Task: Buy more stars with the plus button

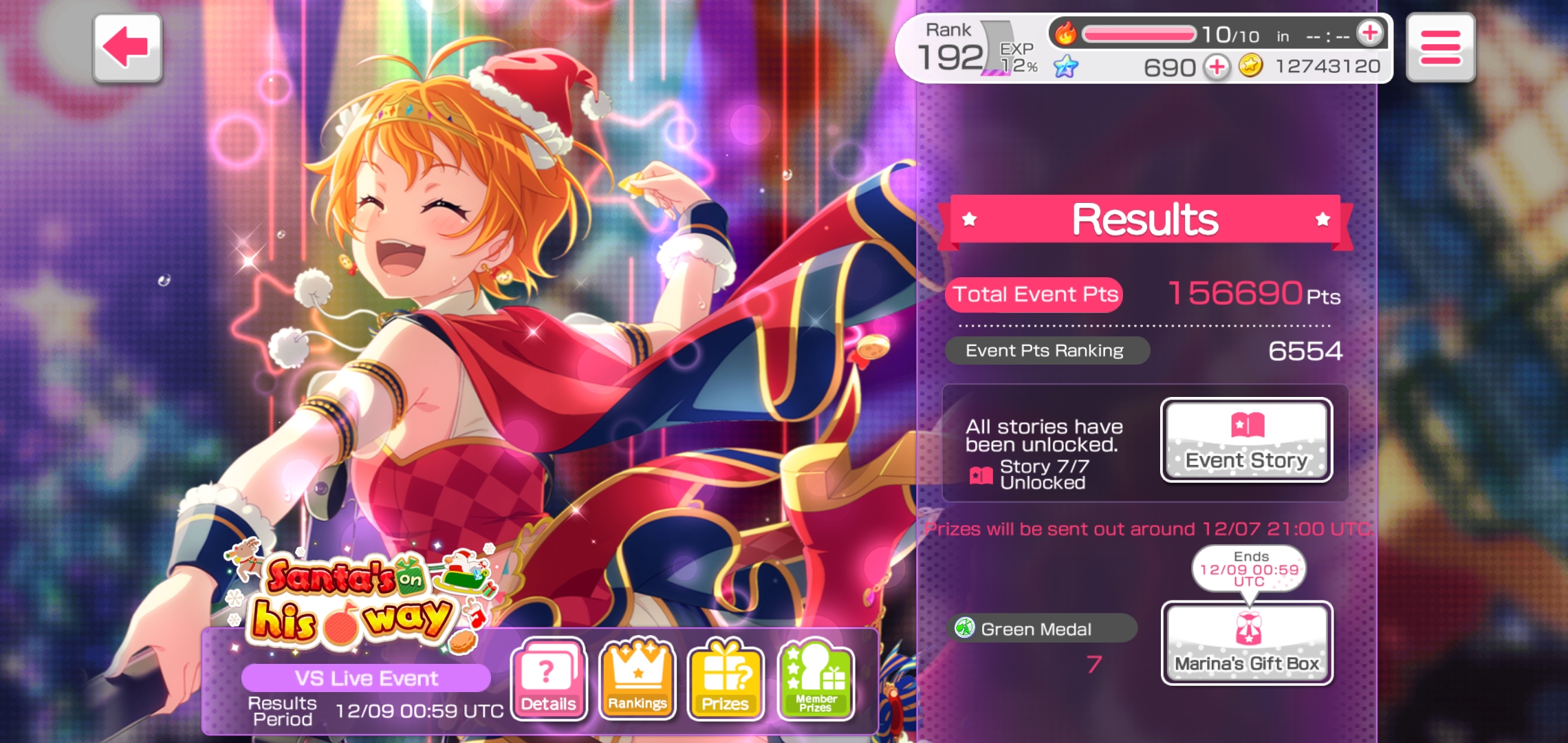Action: pyautogui.click(x=1217, y=67)
